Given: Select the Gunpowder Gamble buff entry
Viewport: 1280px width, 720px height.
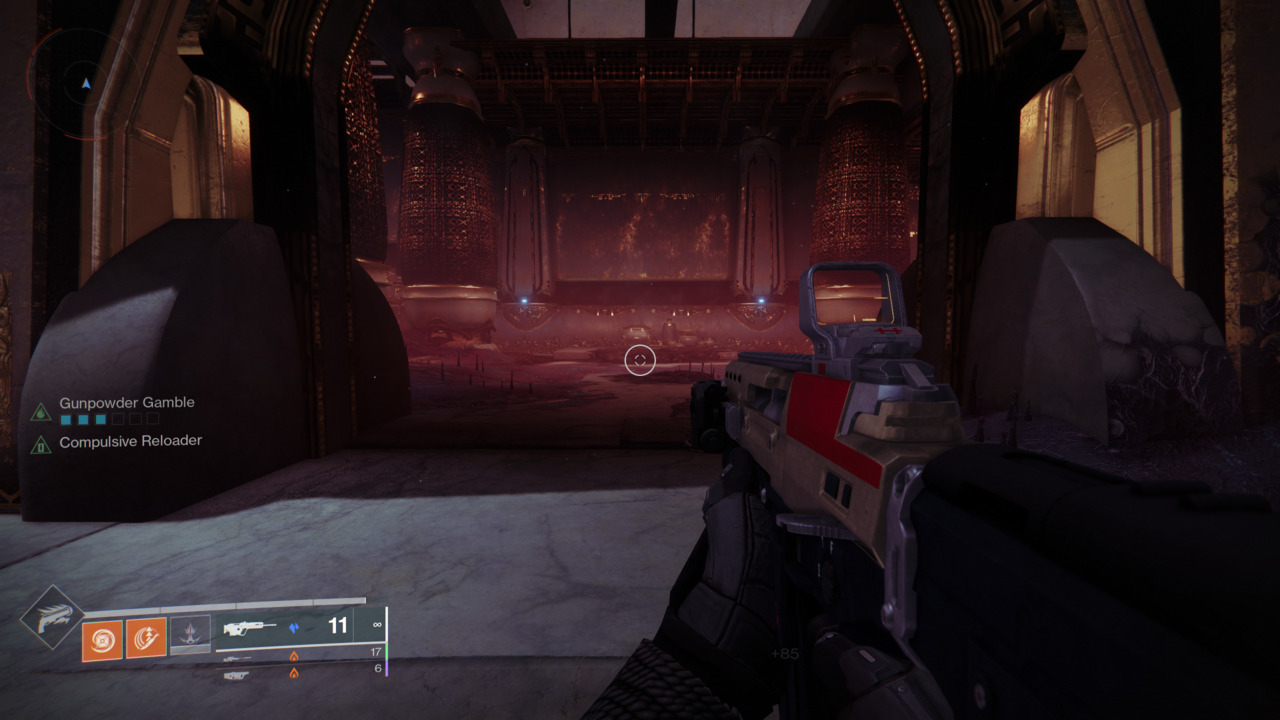Looking at the screenshot, I should (126, 403).
